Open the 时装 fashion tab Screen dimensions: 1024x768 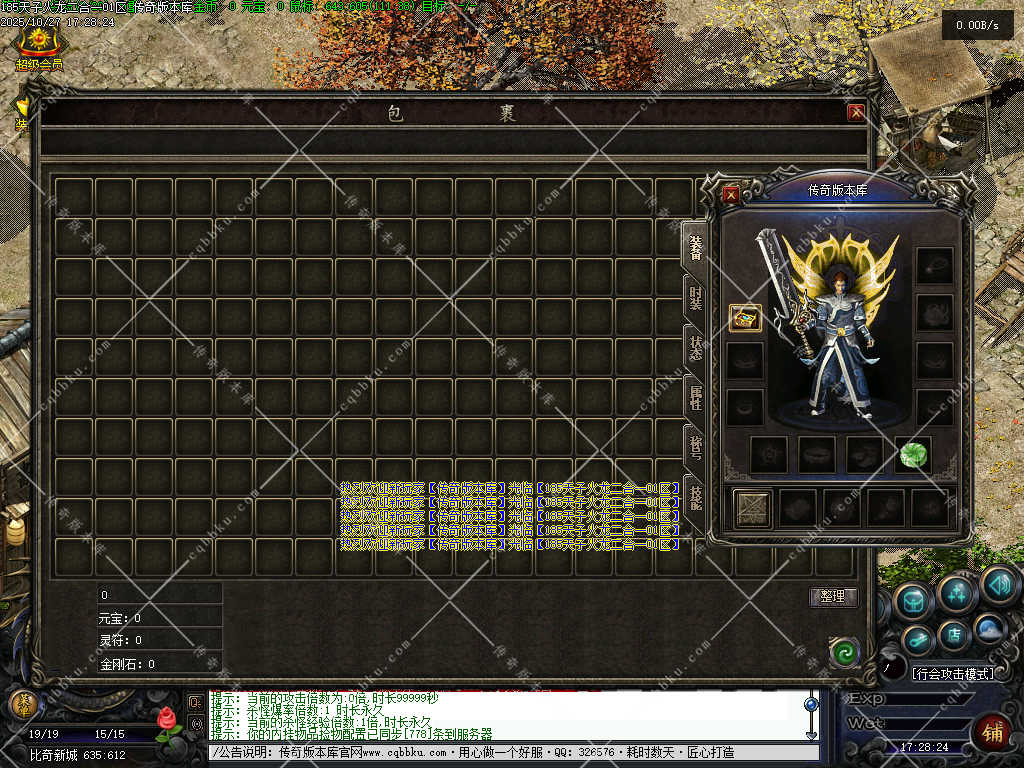694,297
